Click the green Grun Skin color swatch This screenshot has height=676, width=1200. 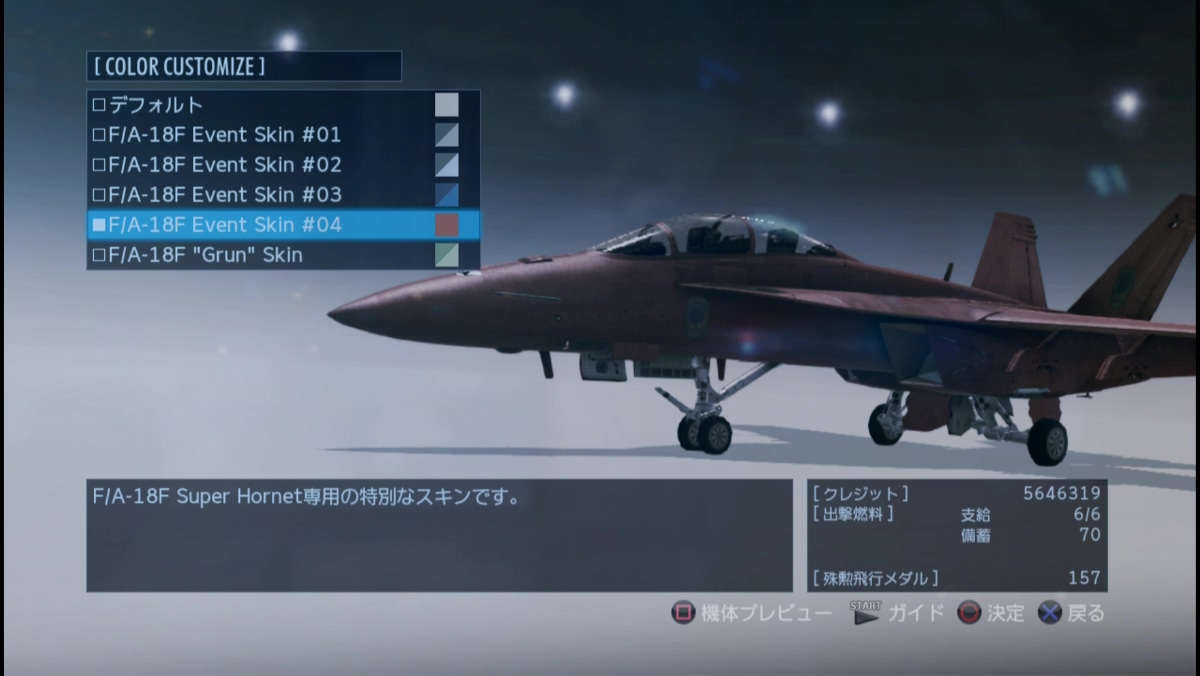447,255
